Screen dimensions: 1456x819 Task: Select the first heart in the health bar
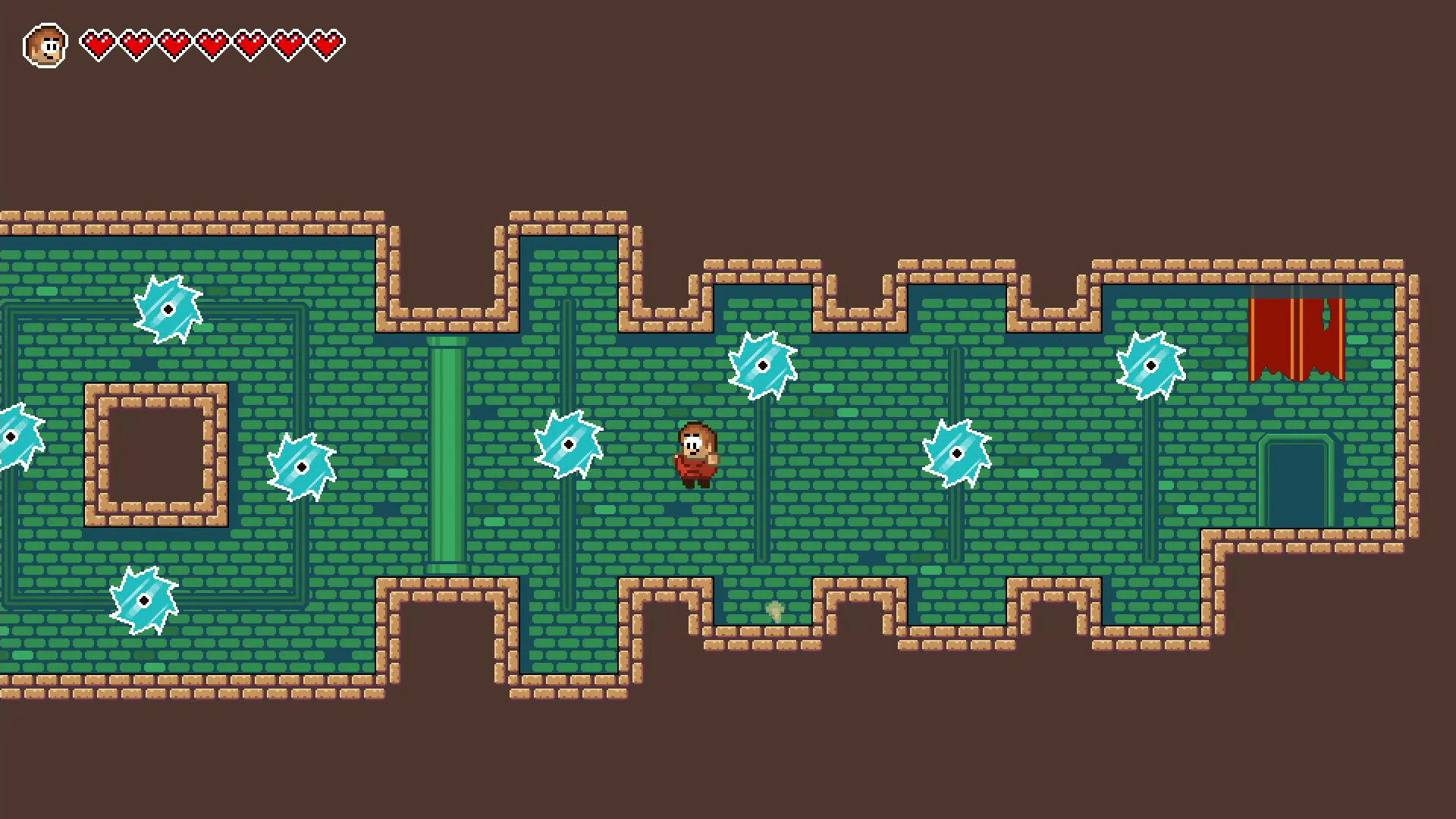click(x=99, y=43)
